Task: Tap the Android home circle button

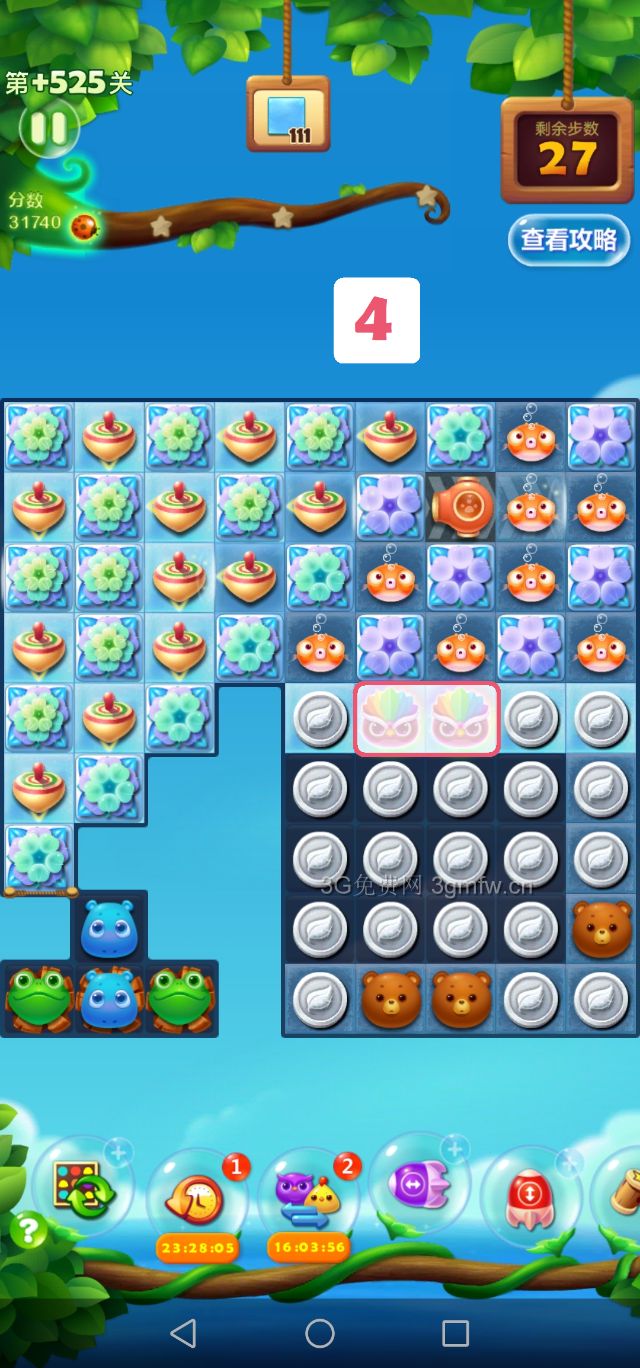Action: click(320, 1332)
